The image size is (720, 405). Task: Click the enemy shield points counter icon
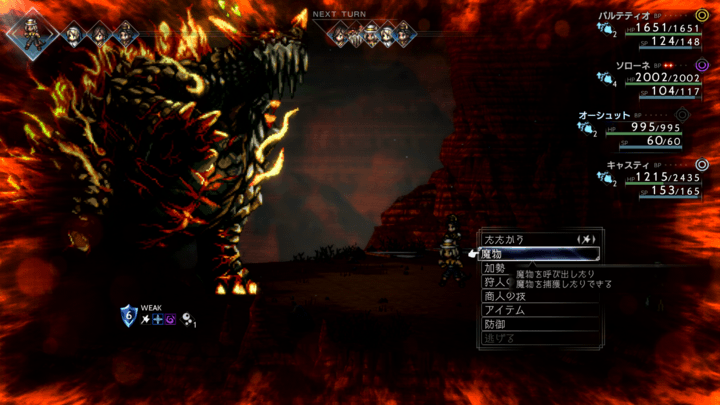click(x=128, y=317)
